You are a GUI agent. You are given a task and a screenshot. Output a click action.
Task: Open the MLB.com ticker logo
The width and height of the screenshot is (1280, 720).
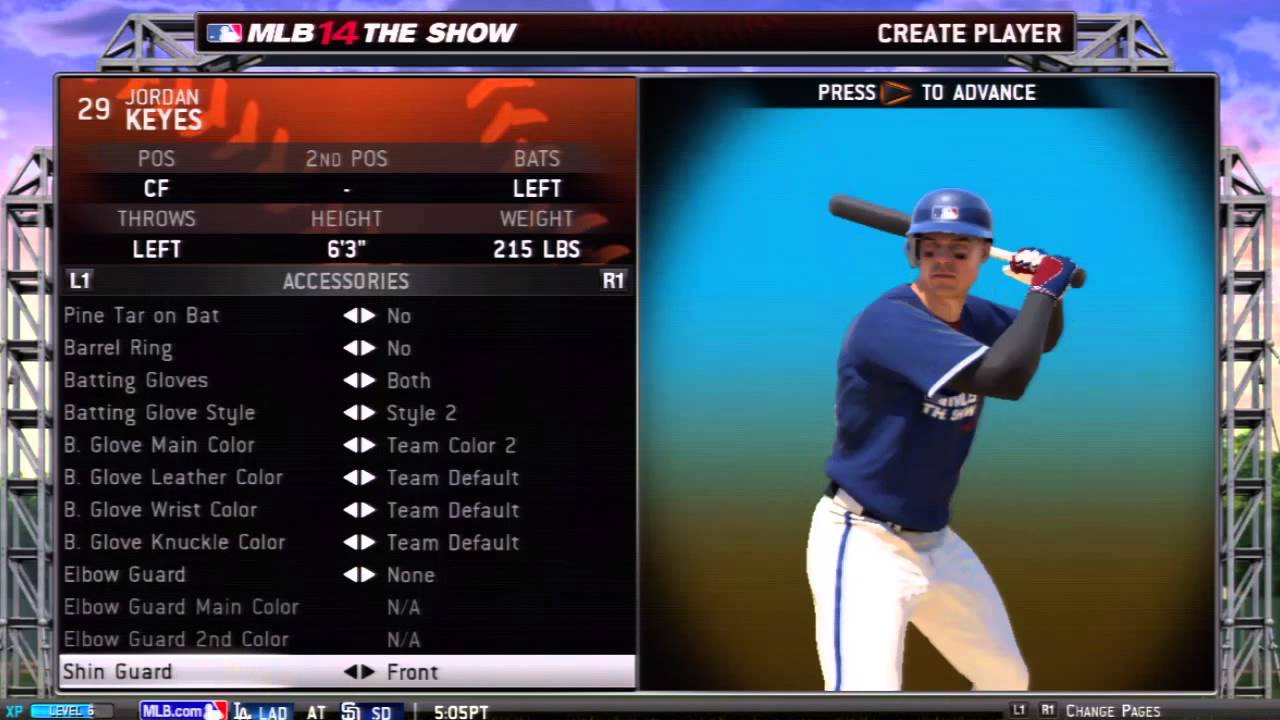(x=183, y=711)
